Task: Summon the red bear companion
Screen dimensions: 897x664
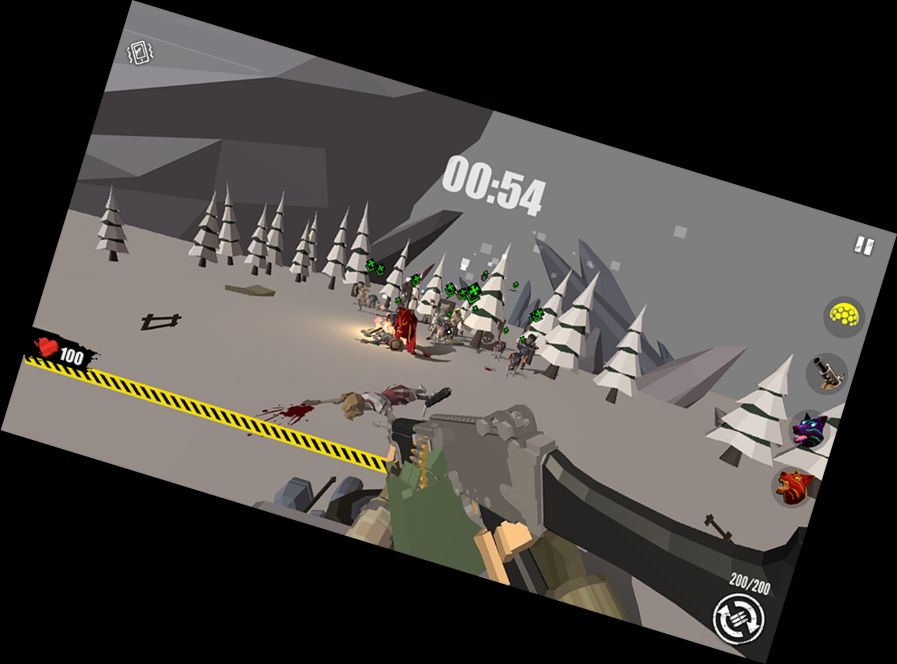Action: point(793,487)
